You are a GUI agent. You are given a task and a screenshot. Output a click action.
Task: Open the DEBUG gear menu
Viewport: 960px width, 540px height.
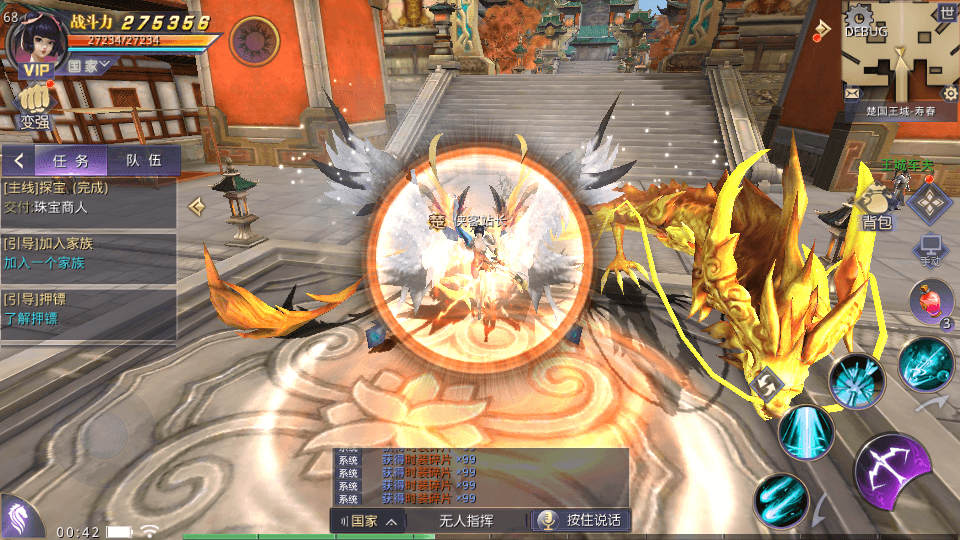(x=859, y=18)
